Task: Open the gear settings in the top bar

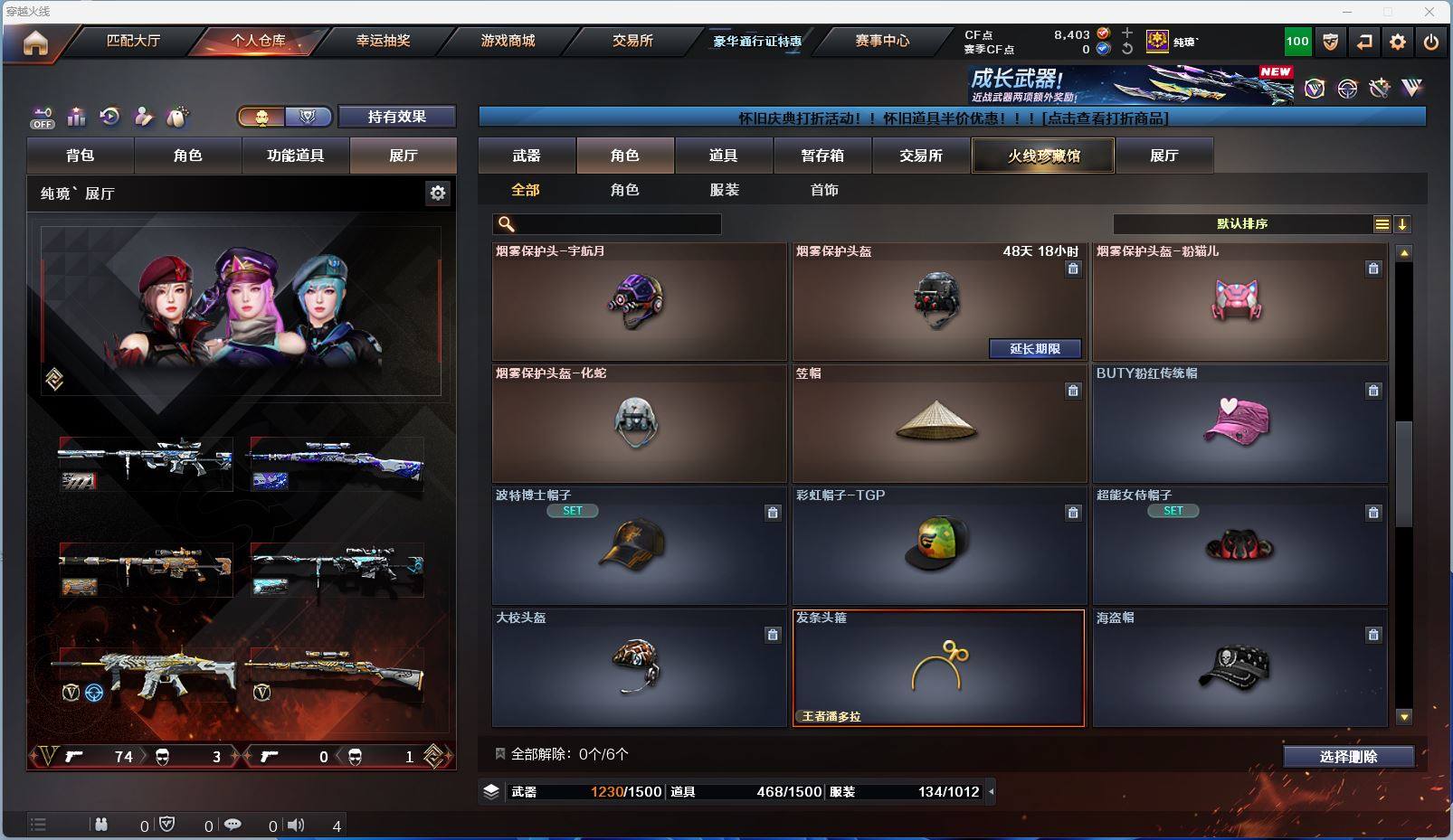Action: point(1398,42)
